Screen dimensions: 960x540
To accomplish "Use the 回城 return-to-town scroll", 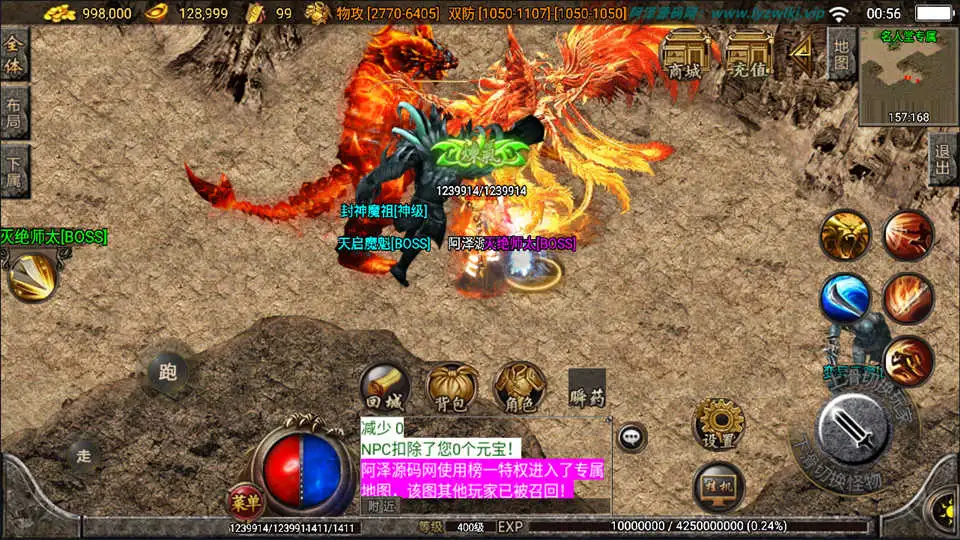I will [386, 388].
